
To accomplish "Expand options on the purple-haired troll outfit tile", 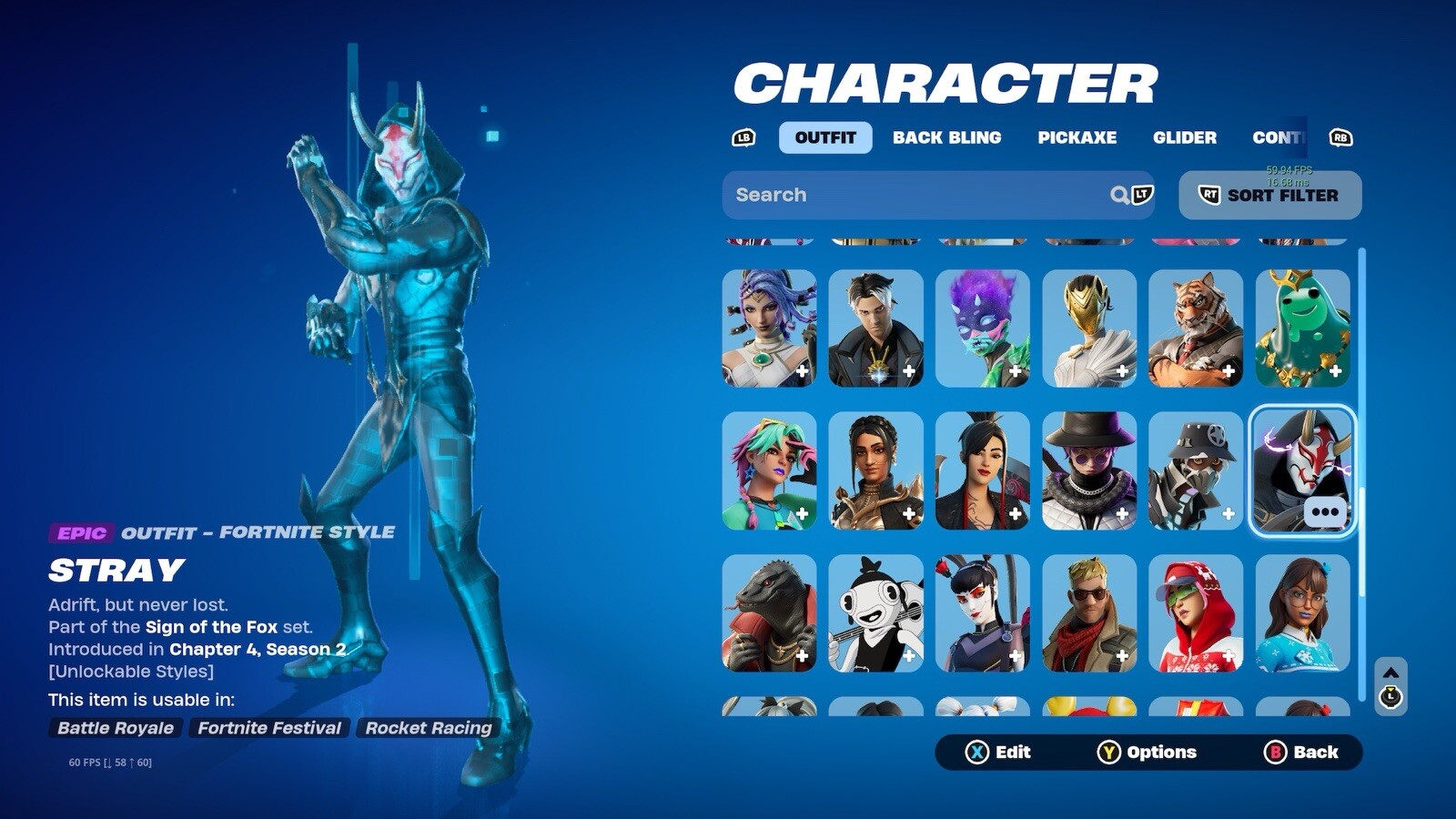I will pyautogui.click(x=1018, y=372).
